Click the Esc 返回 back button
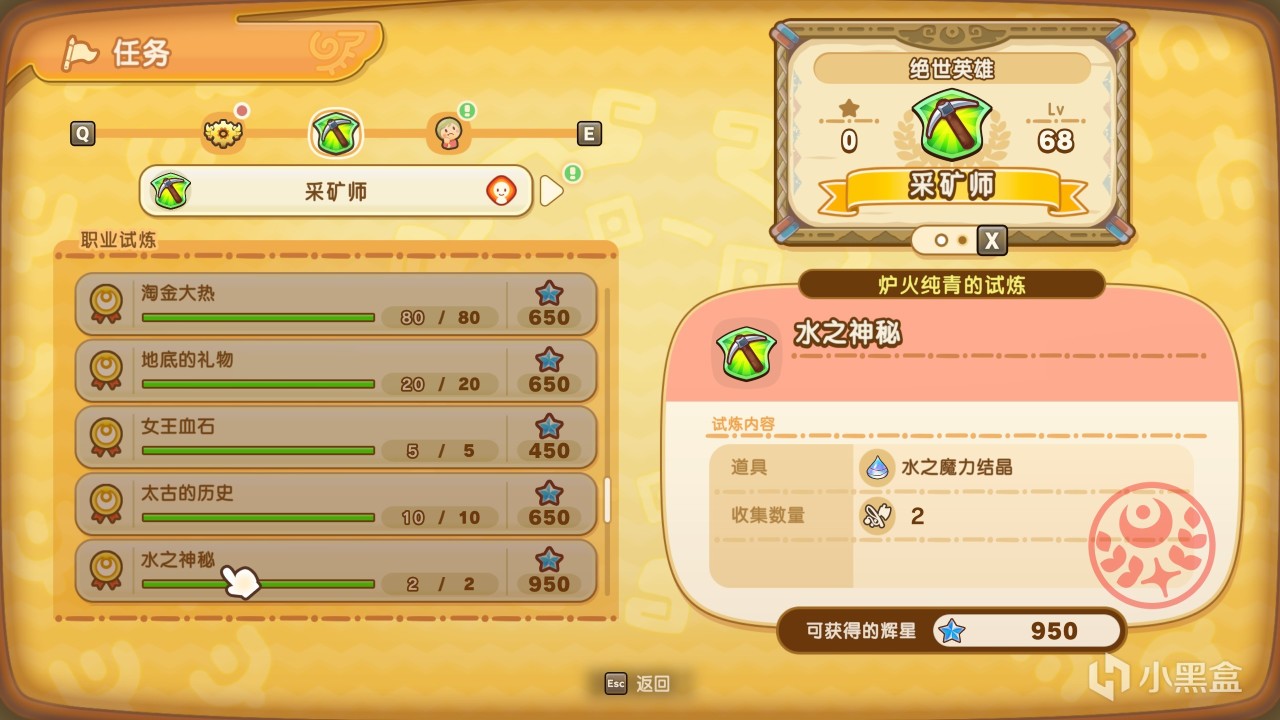Image resolution: width=1280 pixels, height=720 pixels. pyautogui.click(x=637, y=684)
